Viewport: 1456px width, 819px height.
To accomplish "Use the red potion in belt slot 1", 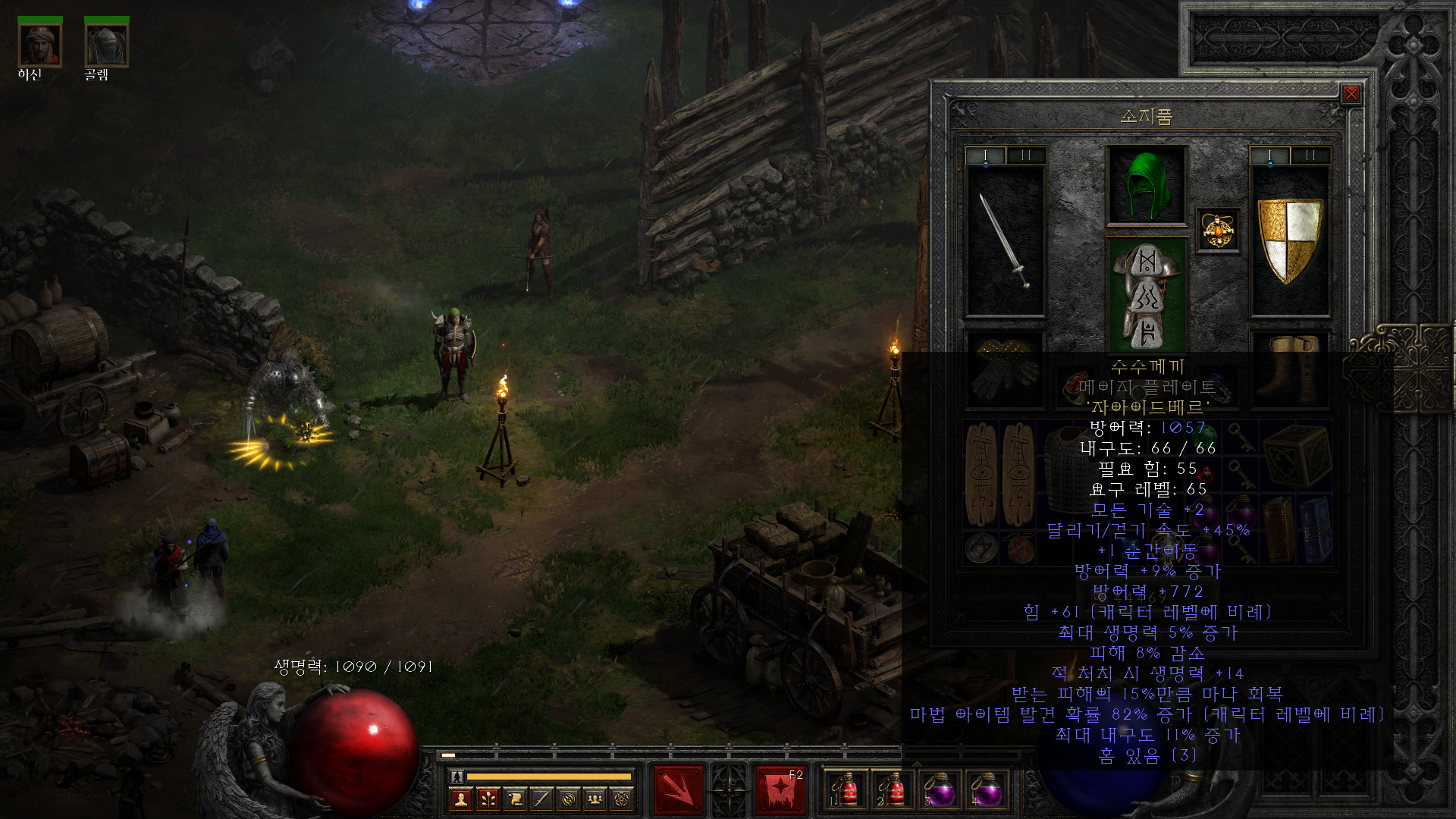I will [x=845, y=791].
